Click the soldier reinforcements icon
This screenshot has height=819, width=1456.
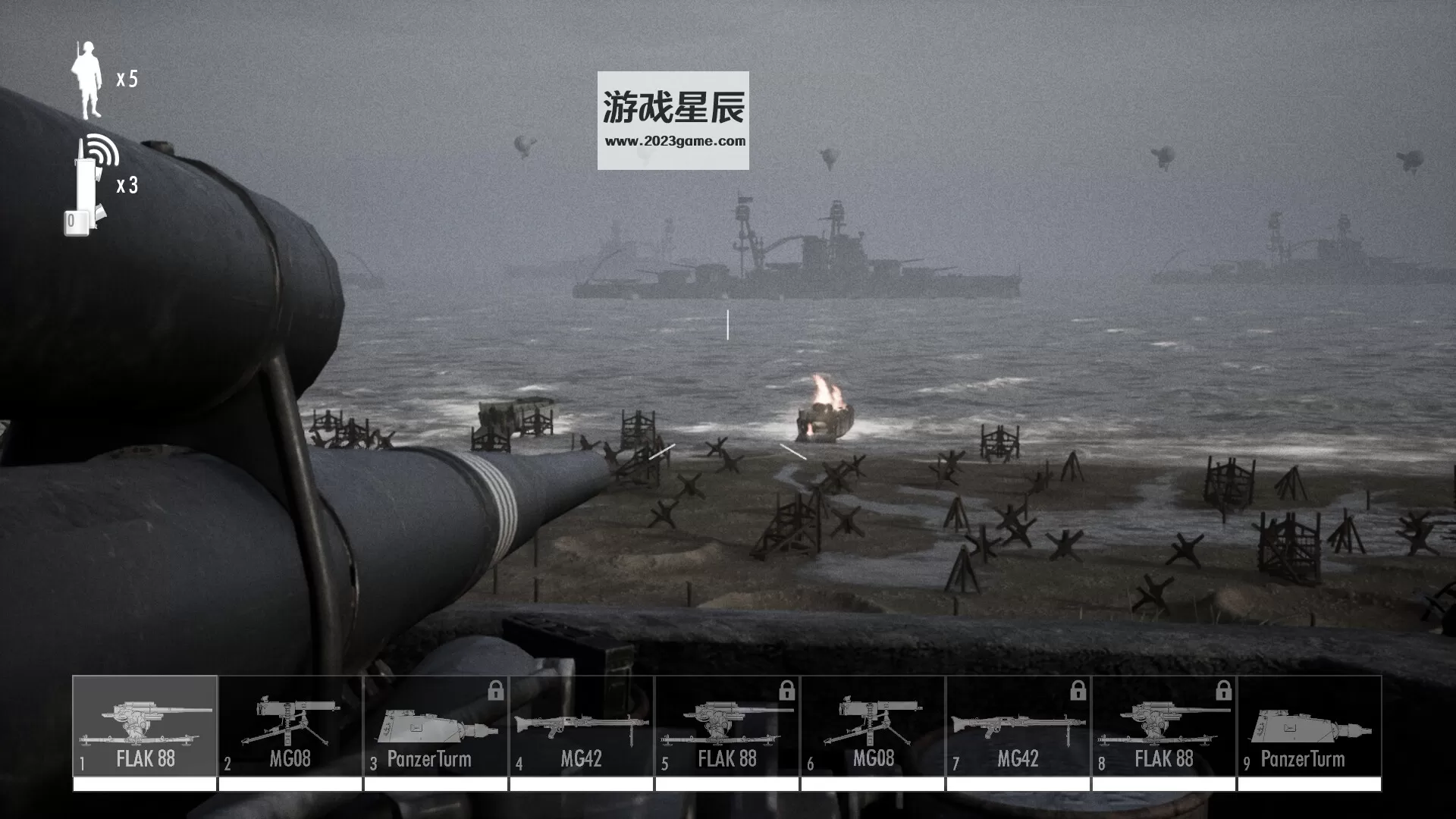click(87, 80)
